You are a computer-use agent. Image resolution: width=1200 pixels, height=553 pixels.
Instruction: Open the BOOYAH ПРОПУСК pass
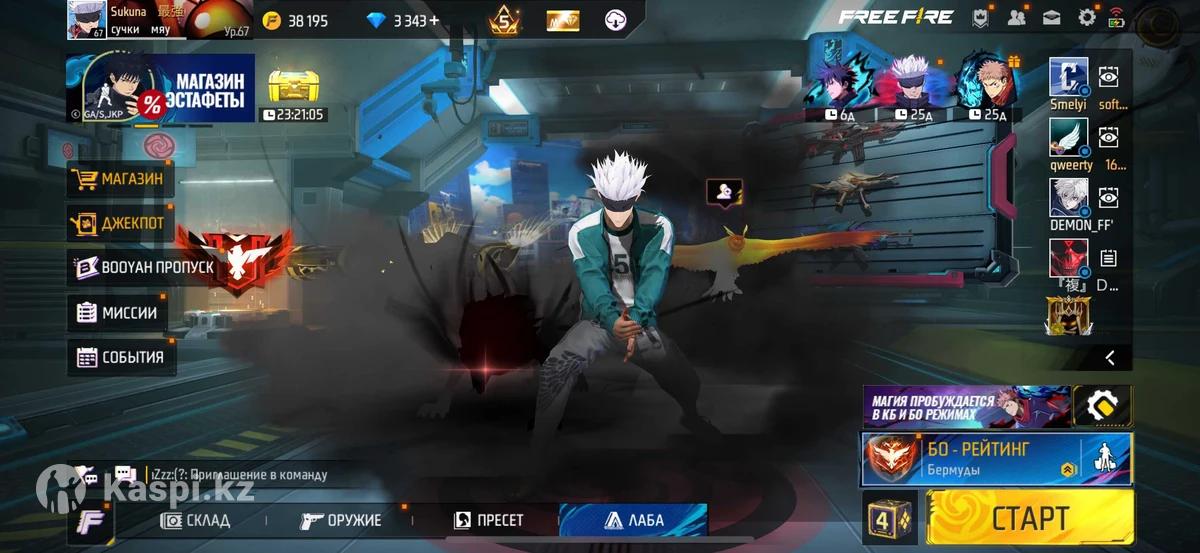click(x=145, y=268)
